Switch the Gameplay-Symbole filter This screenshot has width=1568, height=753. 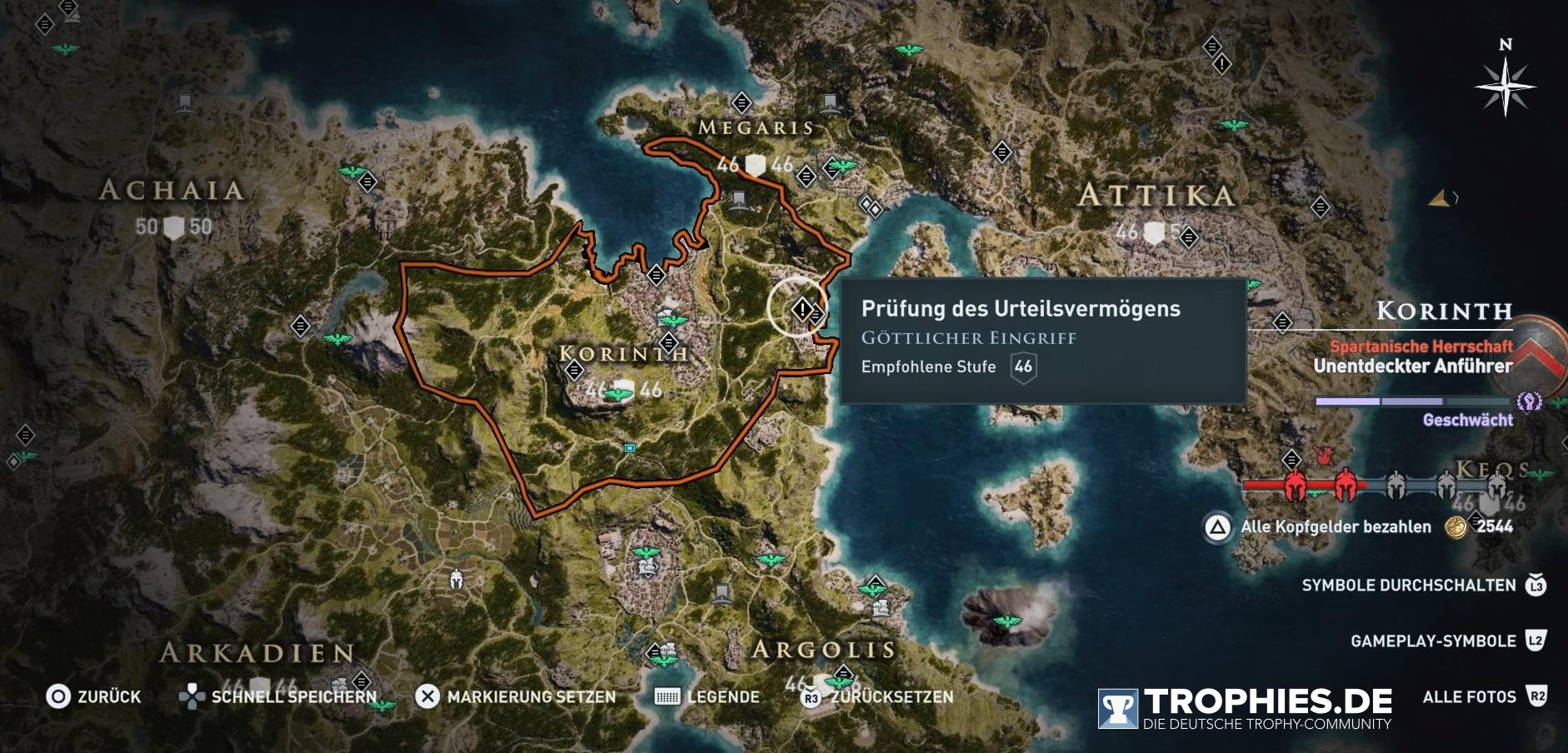(x=1447, y=641)
